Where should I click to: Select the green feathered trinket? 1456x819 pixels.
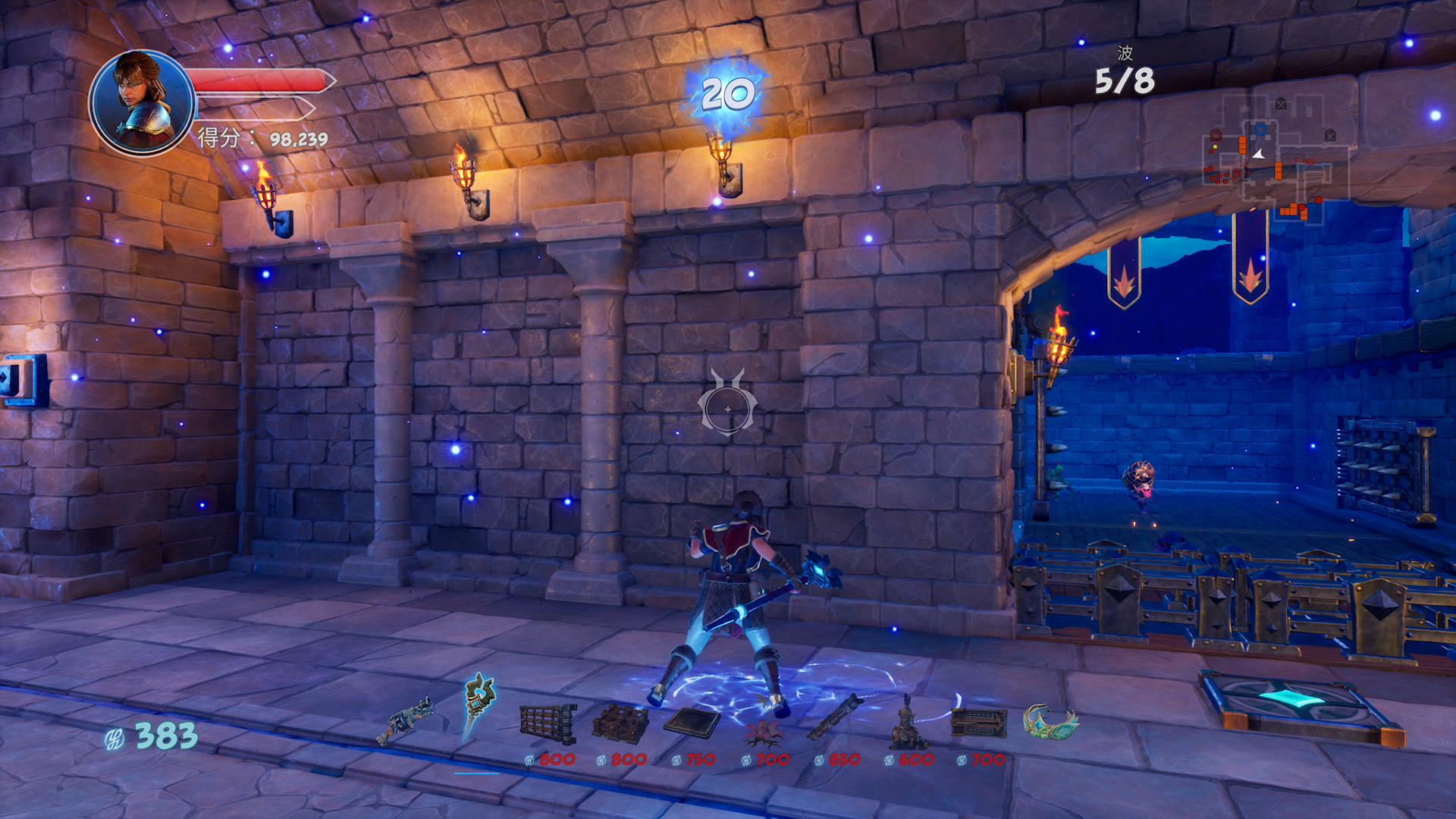point(1050,720)
